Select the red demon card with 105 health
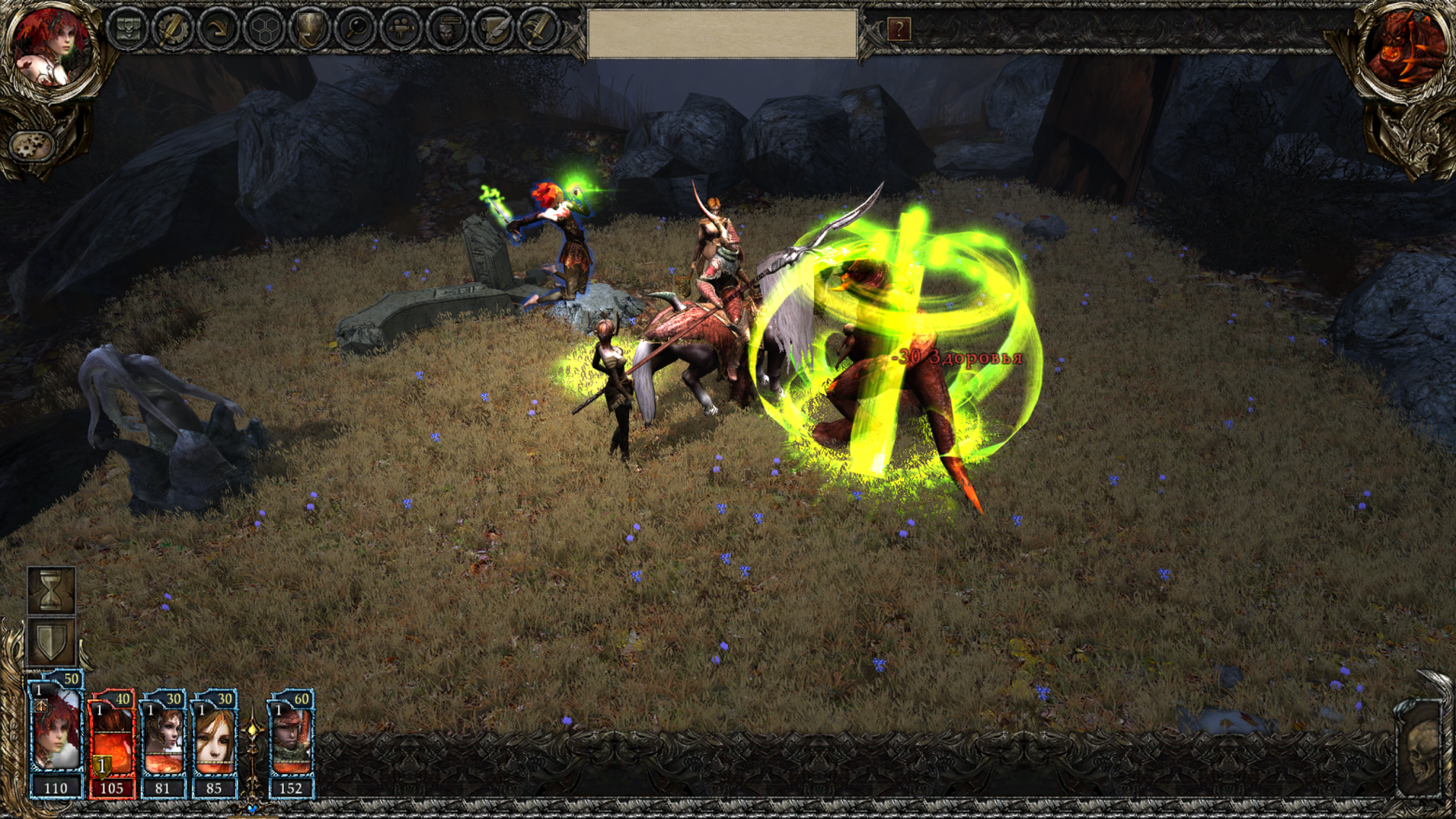Image resolution: width=1456 pixels, height=819 pixels. 112,744
